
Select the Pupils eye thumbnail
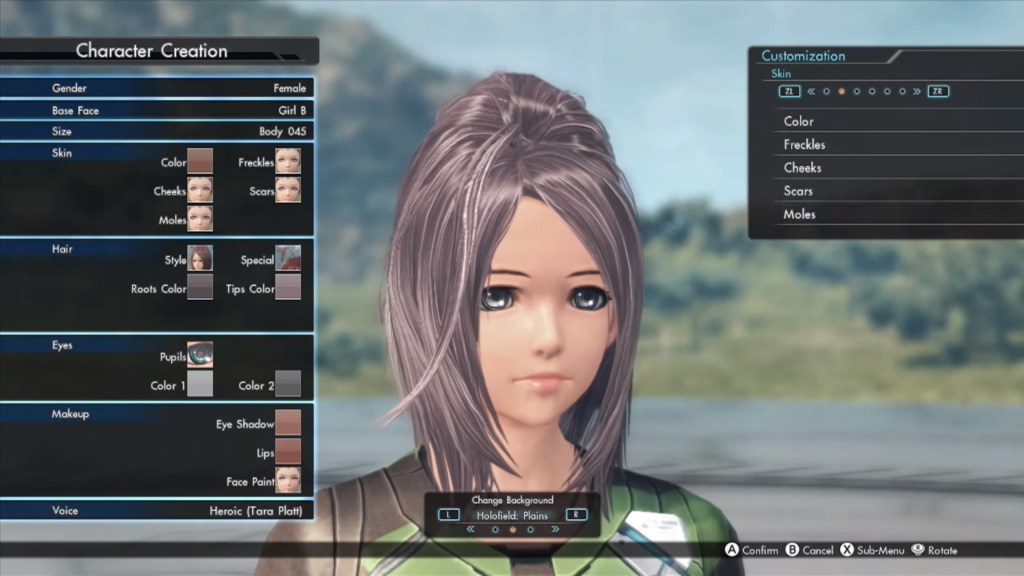click(200, 355)
